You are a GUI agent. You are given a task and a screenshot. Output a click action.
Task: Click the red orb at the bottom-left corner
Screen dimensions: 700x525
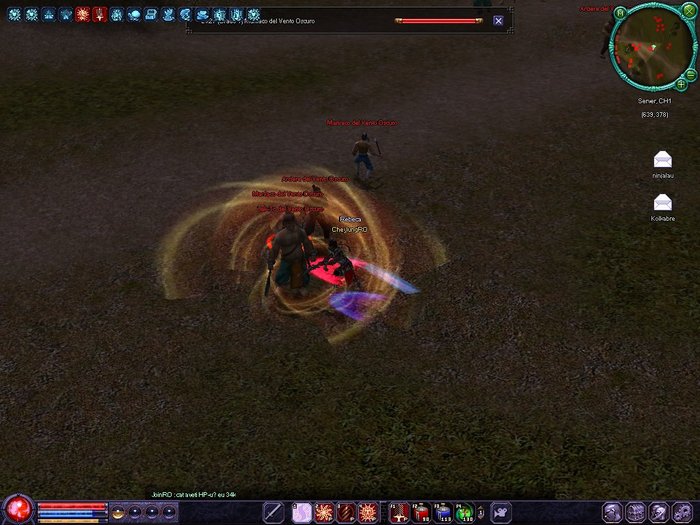click(17, 509)
